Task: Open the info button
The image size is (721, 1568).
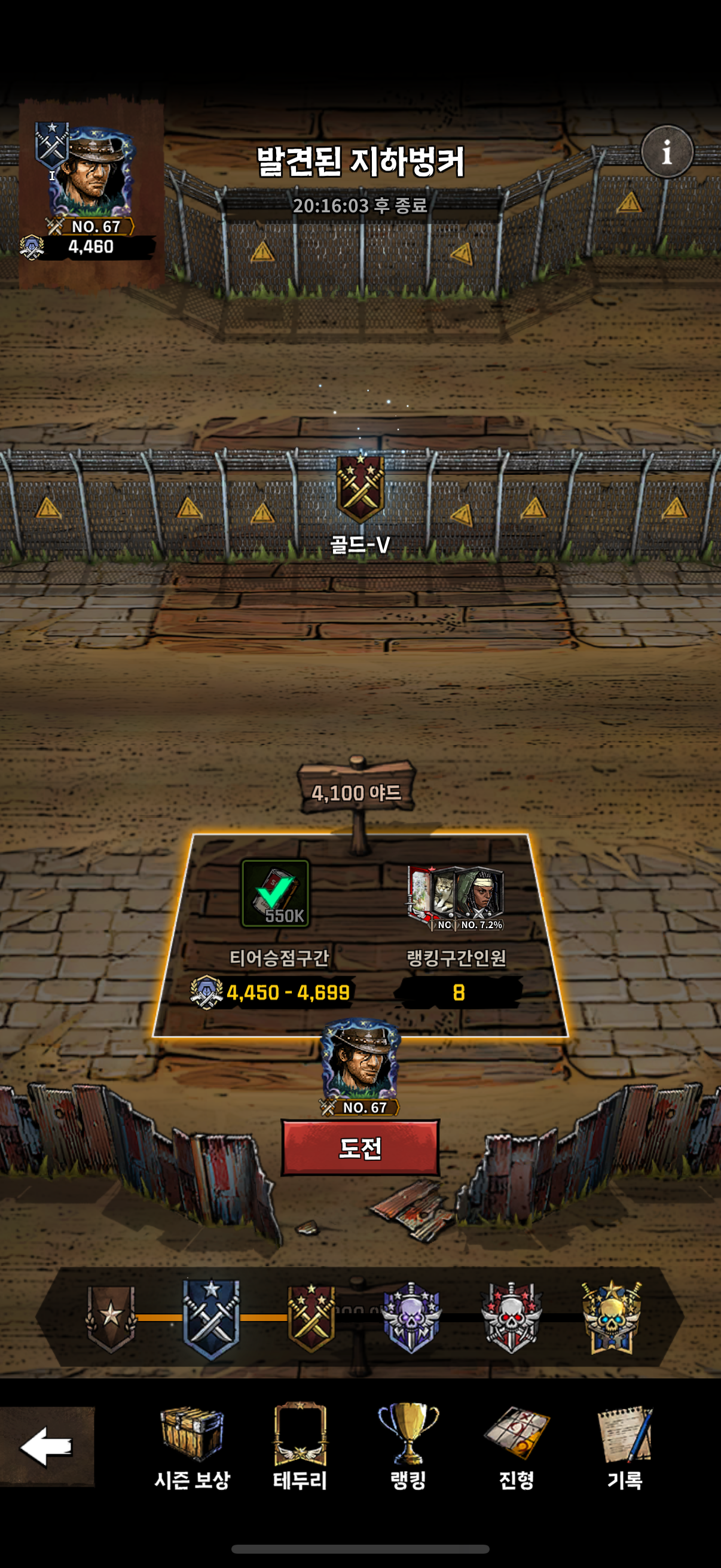Action: pyautogui.click(x=667, y=151)
